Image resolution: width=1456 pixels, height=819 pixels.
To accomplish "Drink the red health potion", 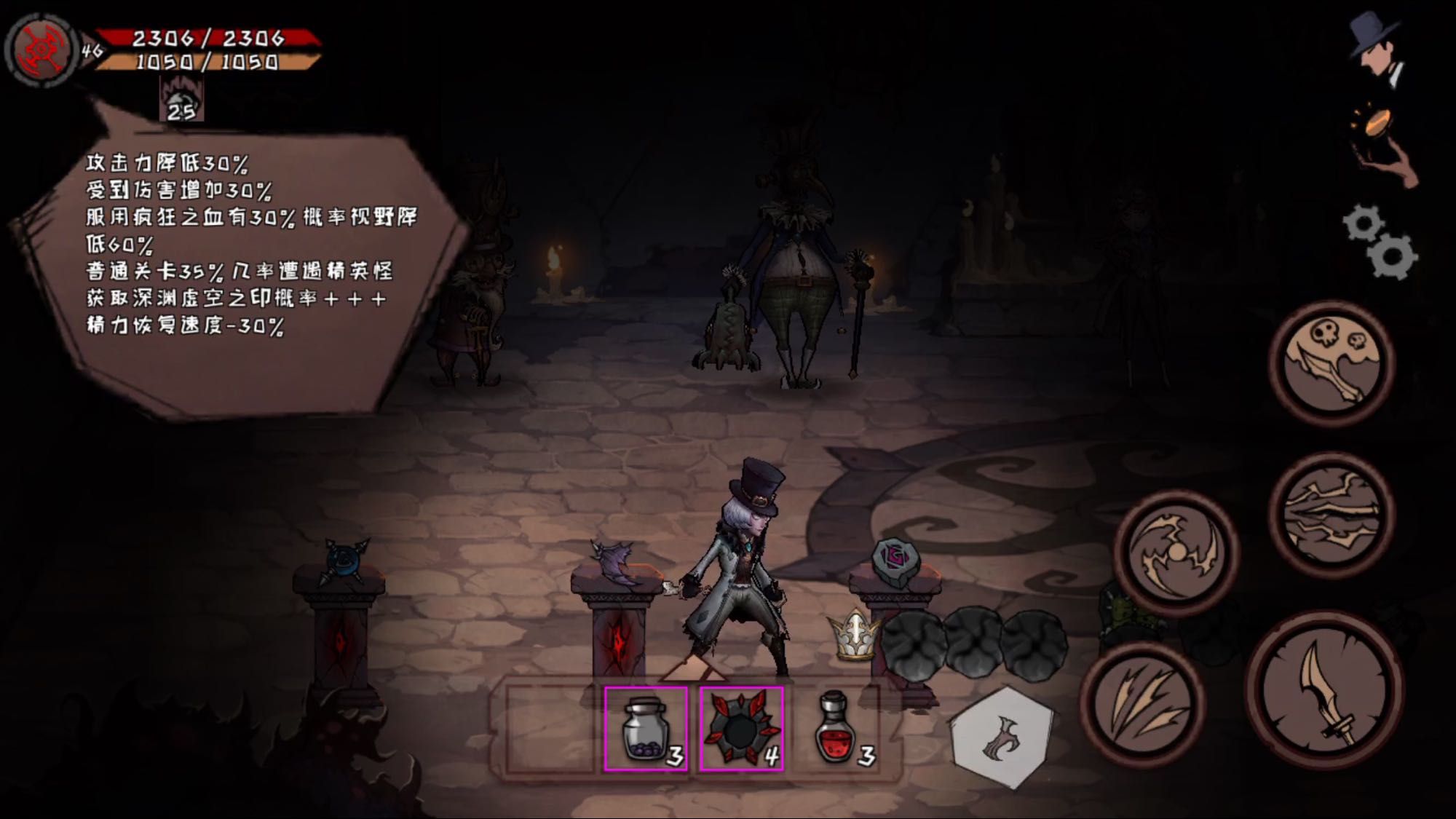I will [837, 729].
